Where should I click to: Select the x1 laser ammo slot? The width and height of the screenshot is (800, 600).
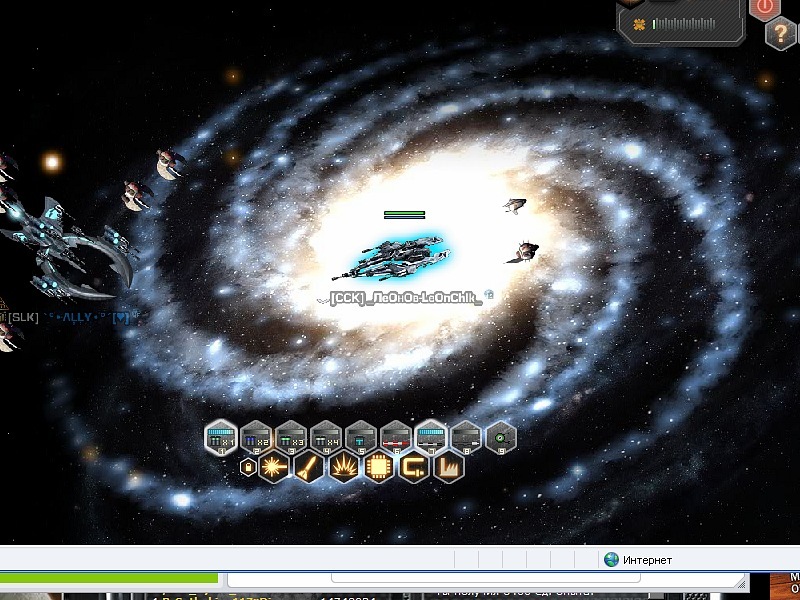220,436
